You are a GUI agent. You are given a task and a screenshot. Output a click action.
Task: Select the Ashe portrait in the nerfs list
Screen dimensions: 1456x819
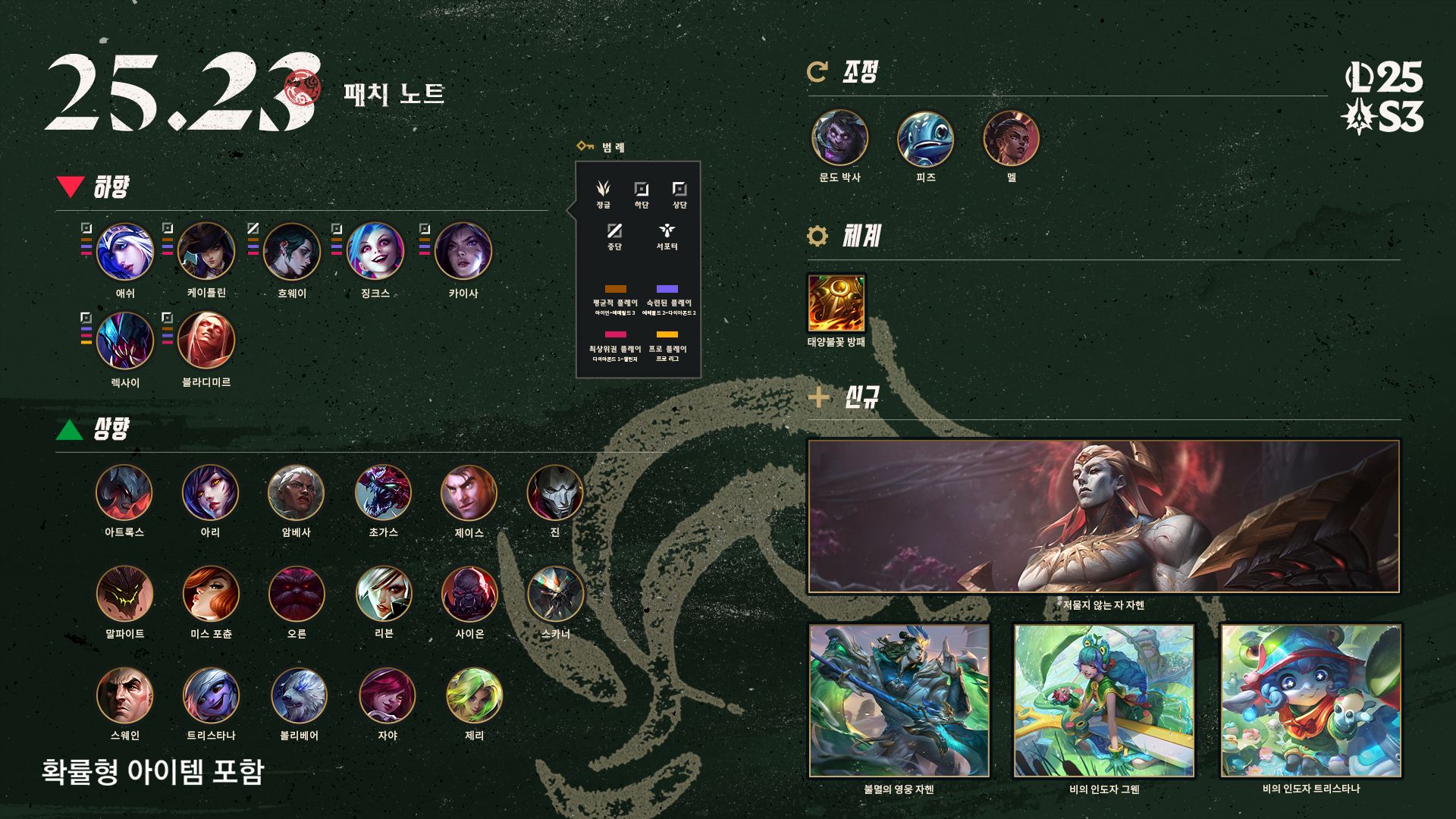[x=125, y=252]
